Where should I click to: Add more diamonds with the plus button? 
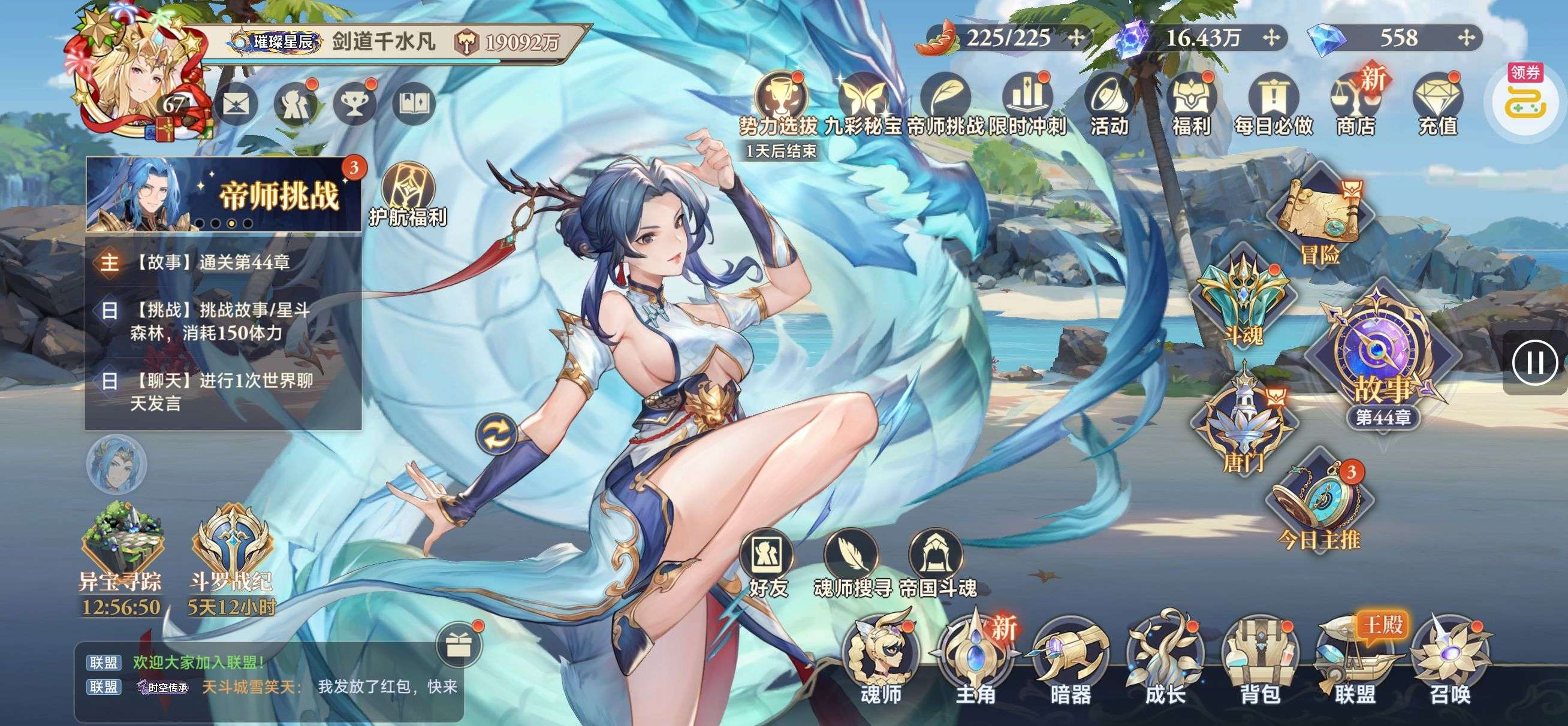[1467, 38]
